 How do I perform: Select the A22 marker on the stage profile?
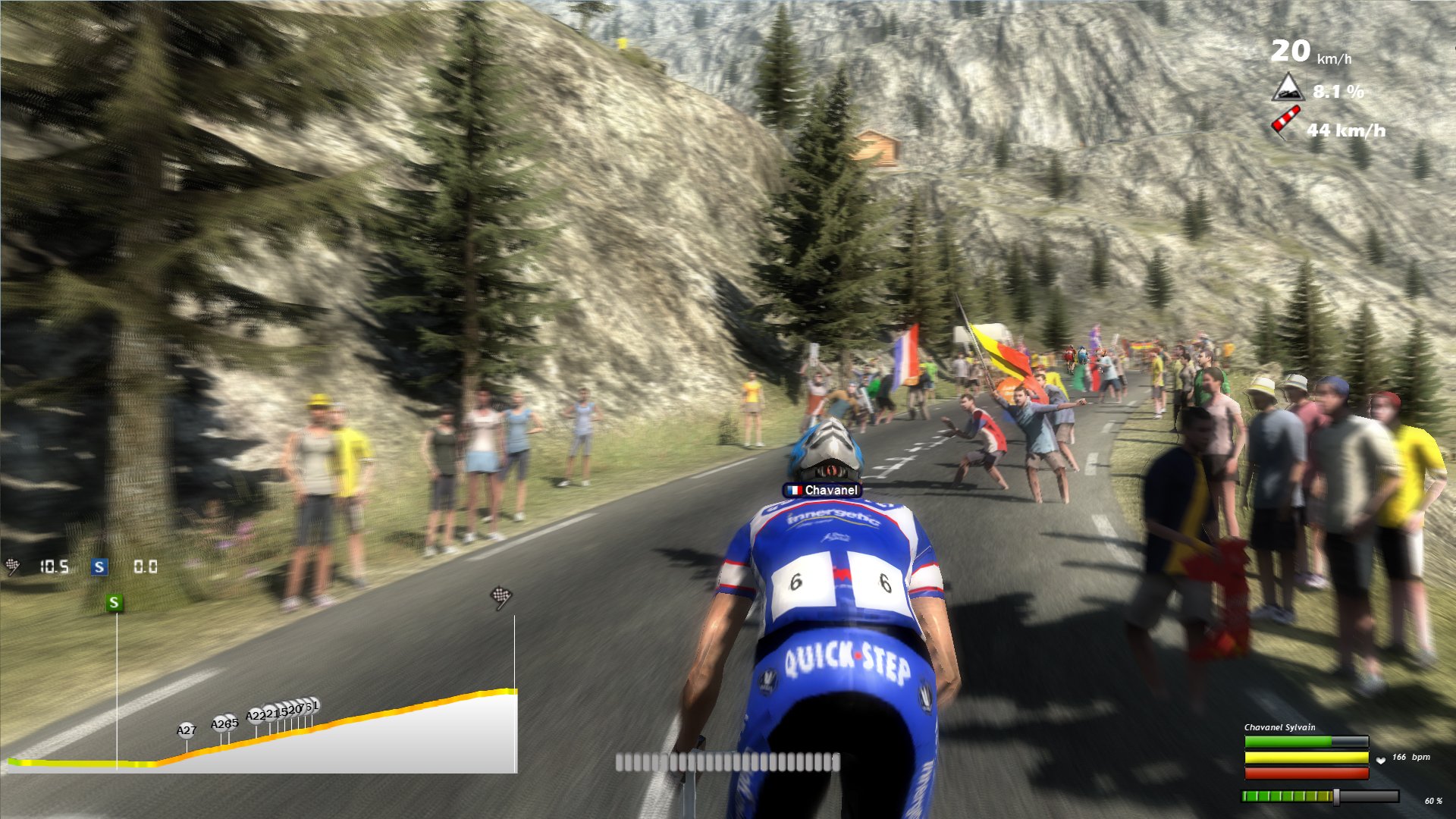click(x=256, y=716)
